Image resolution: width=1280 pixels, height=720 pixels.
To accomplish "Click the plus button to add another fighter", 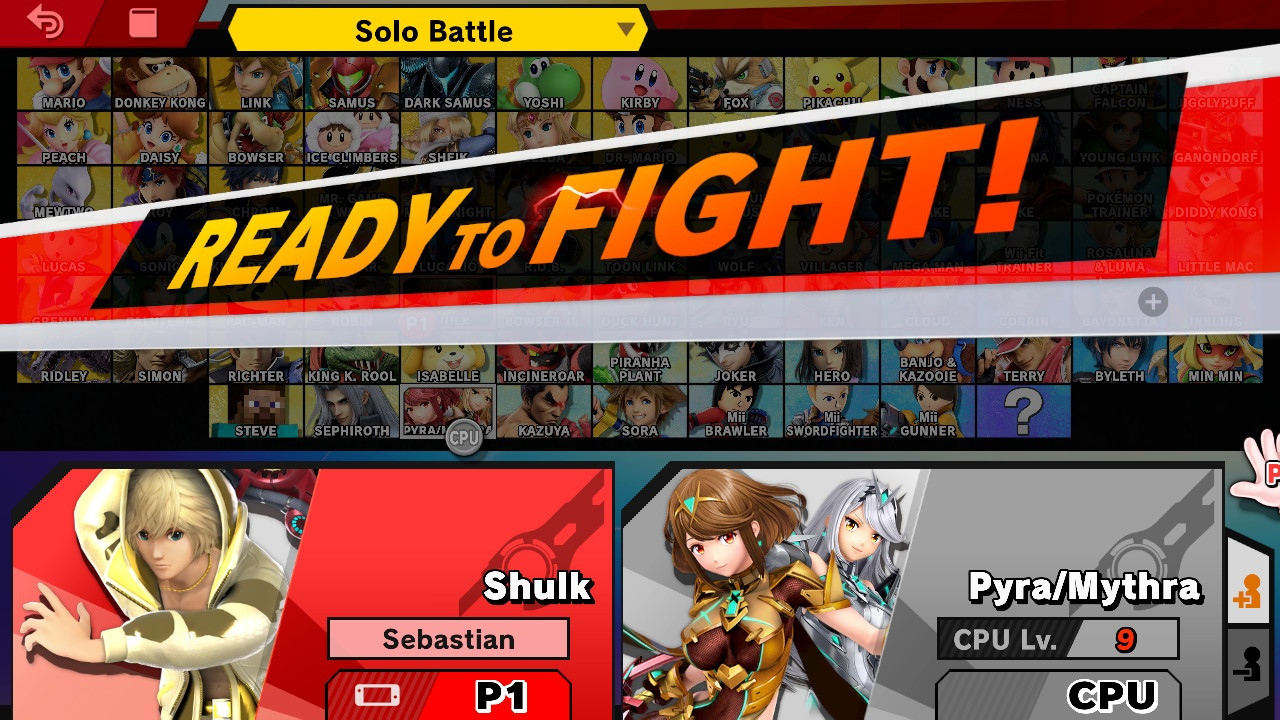I will pyautogui.click(x=1152, y=302).
